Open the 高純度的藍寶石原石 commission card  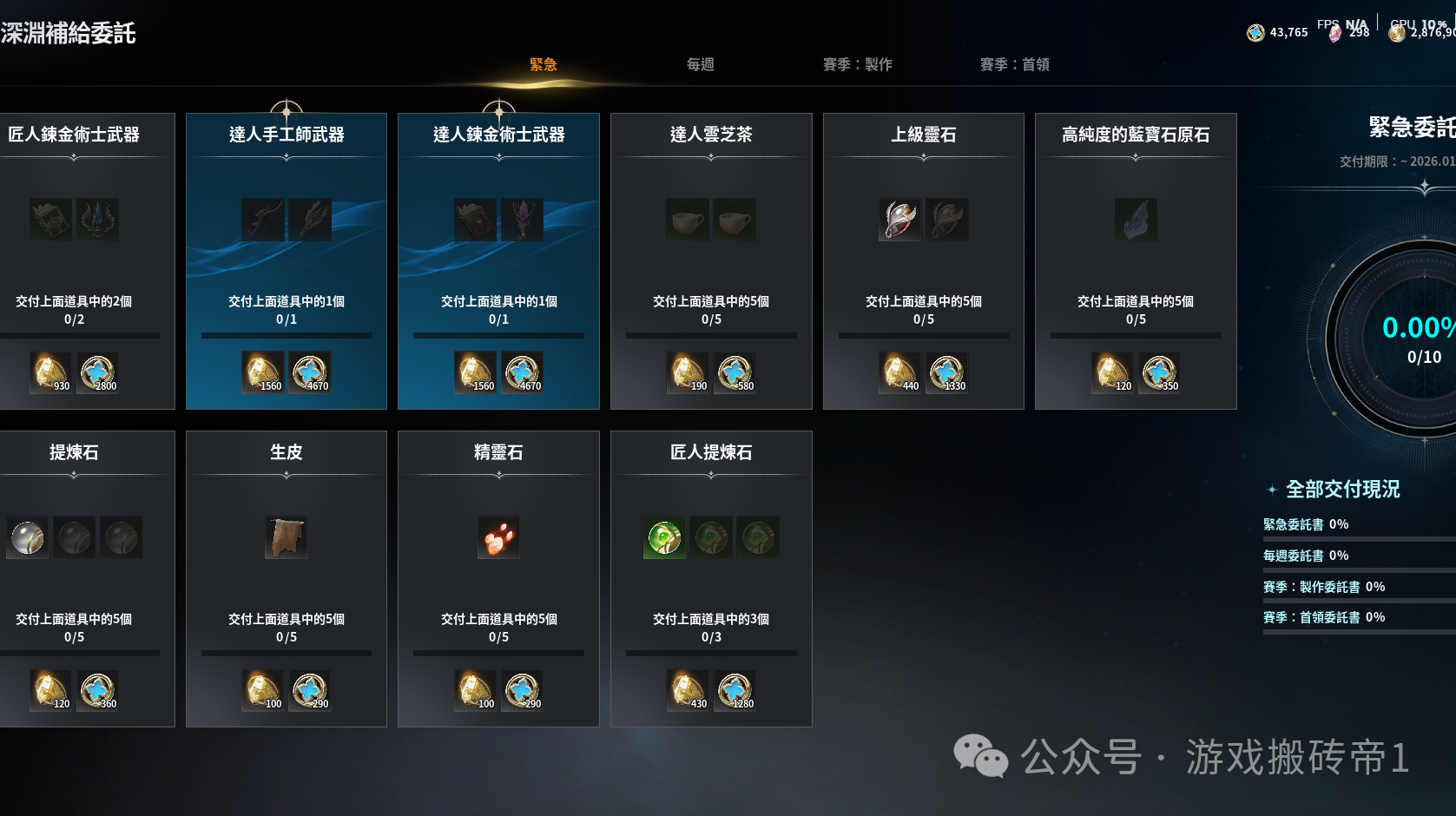click(1136, 260)
